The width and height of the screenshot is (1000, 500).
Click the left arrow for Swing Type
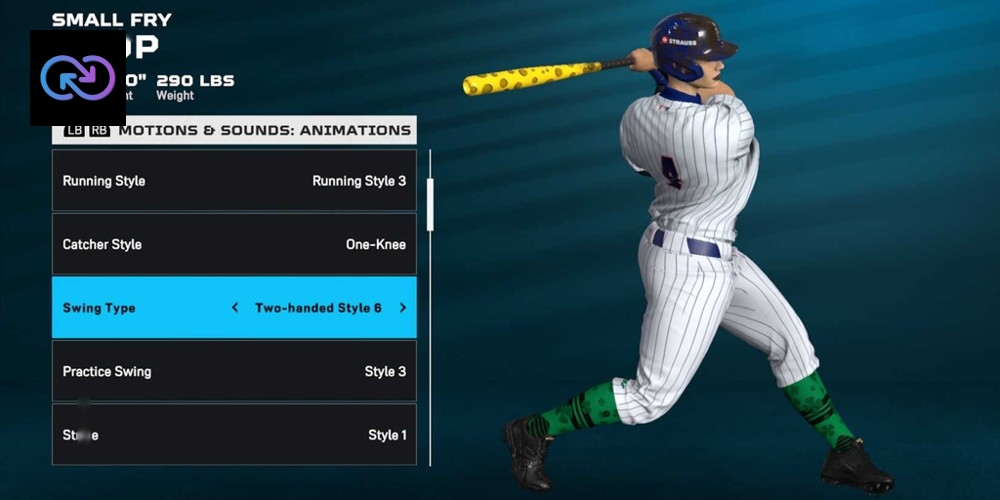tap(235, 308)
